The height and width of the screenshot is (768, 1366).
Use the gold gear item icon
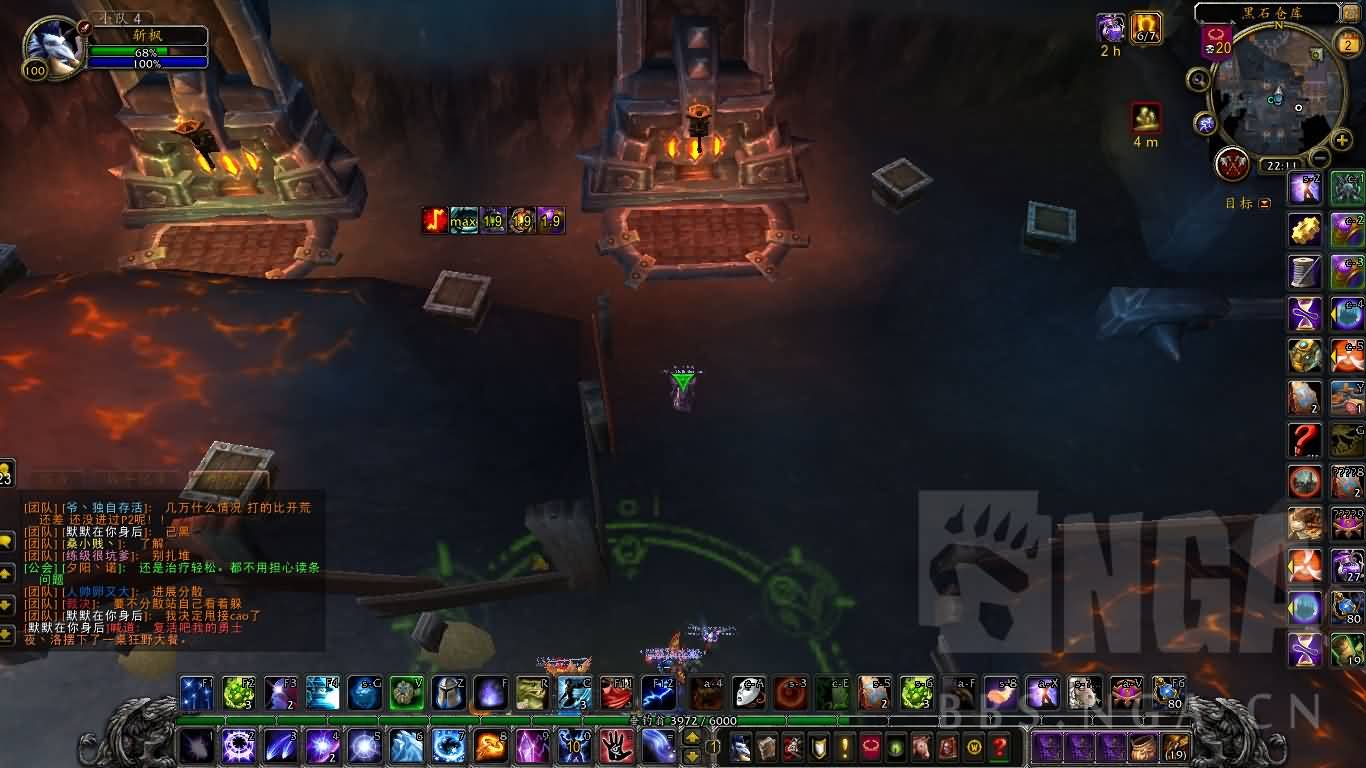click(1304, 229)
